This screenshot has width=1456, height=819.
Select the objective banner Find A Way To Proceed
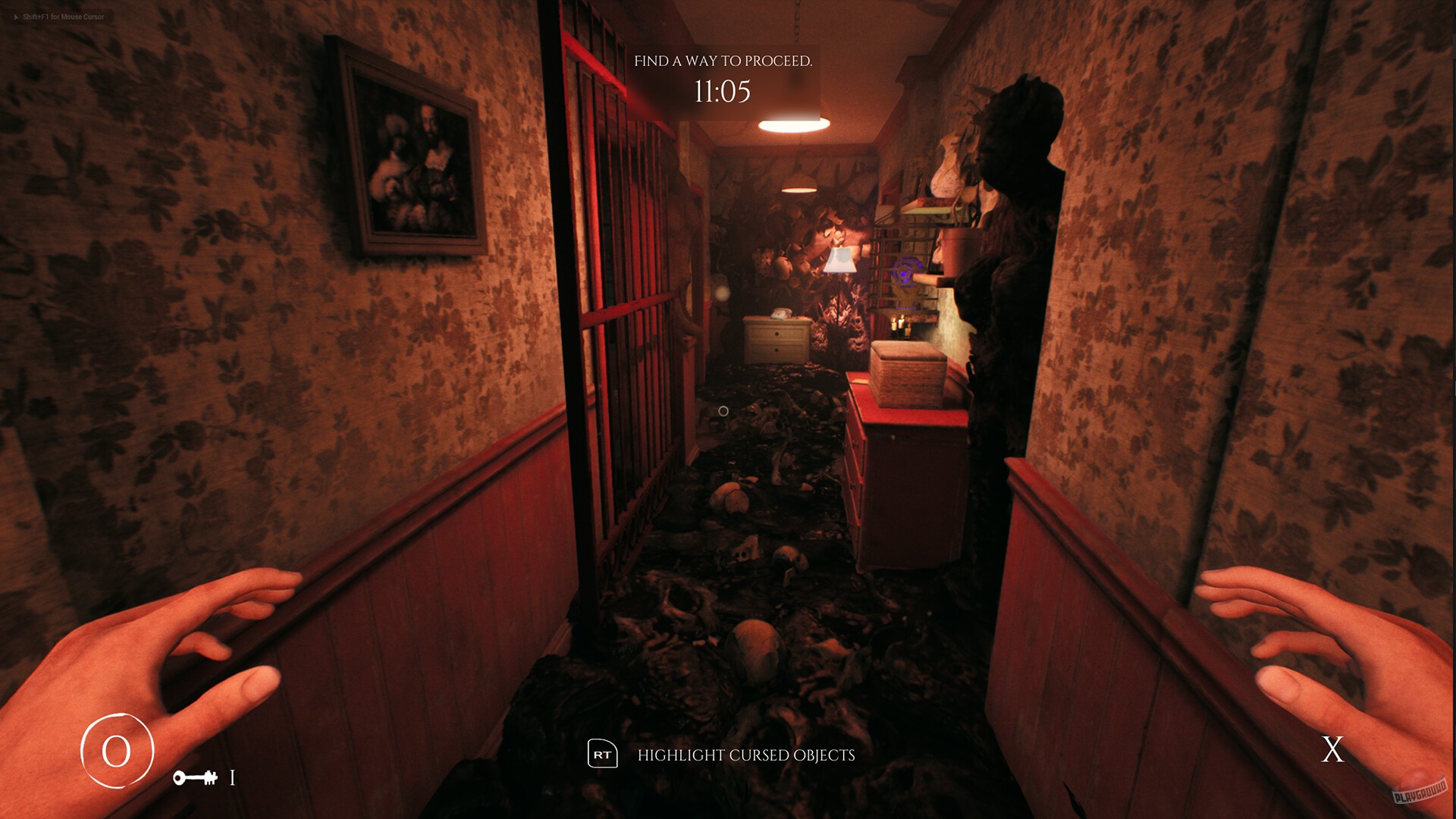pyautogui.click(x=724, y=61)
